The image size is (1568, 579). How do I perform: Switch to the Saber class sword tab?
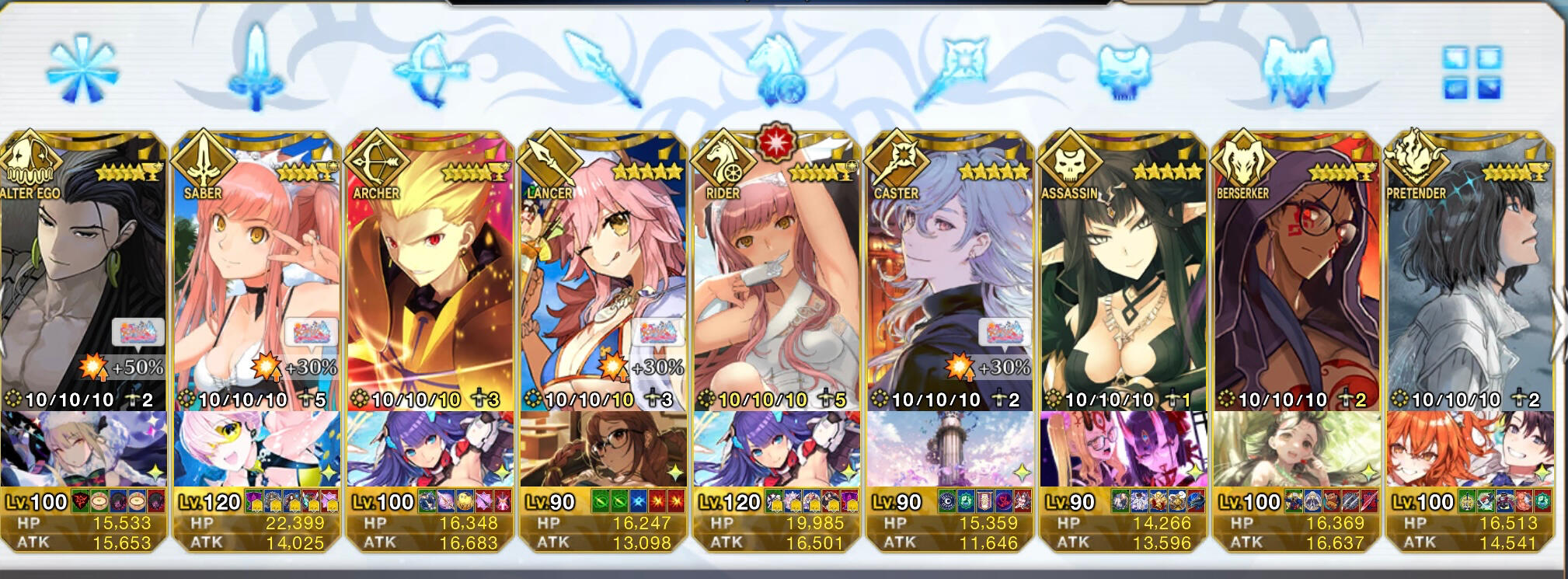coord(256,68)
